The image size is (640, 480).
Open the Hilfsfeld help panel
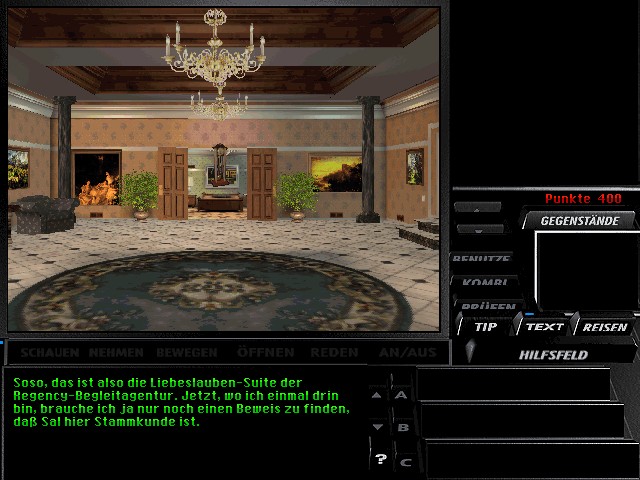pos(553,354)
